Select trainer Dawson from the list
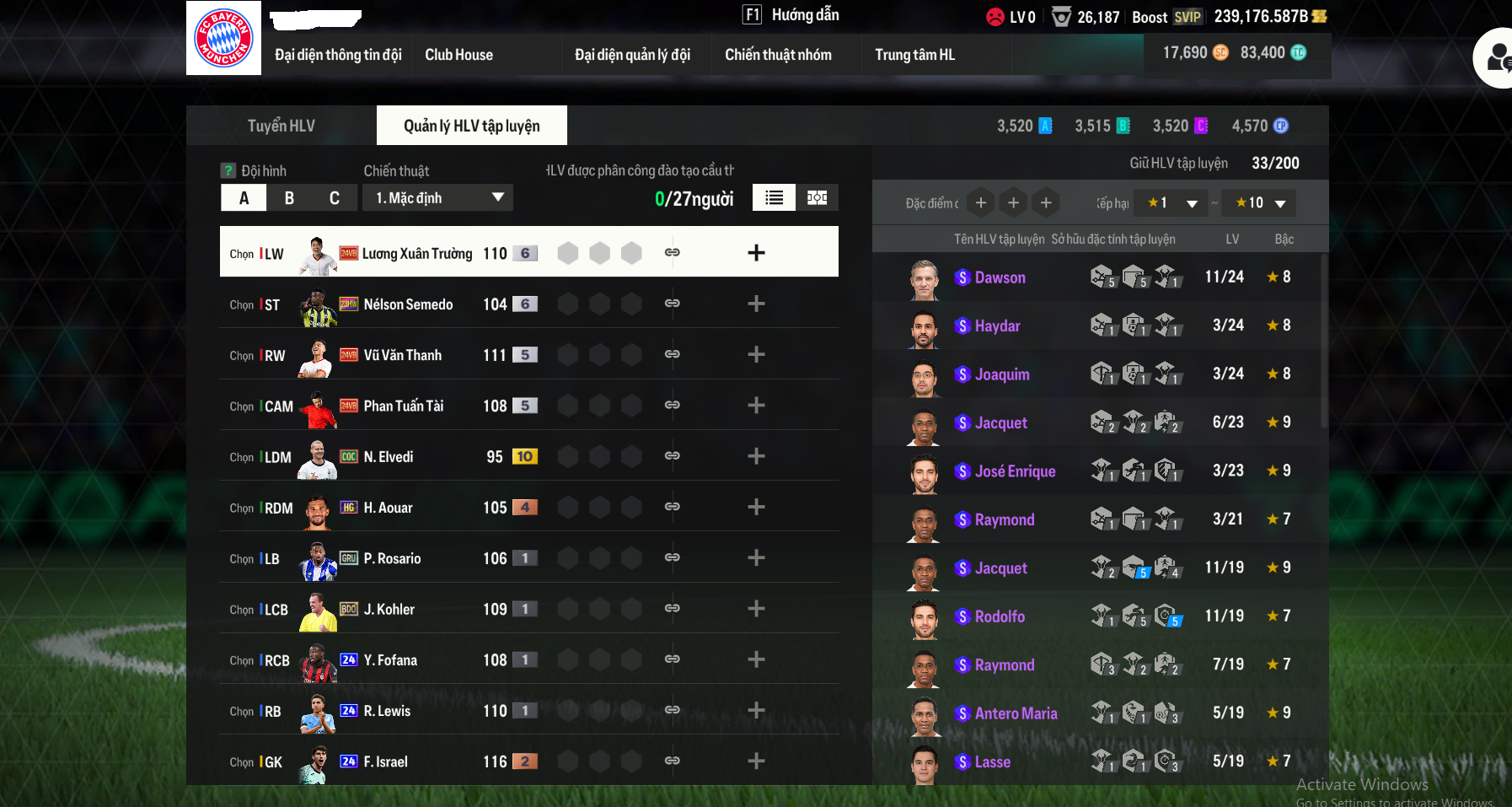Viewport: 1512px width, 807px height. click(1000, 277)
